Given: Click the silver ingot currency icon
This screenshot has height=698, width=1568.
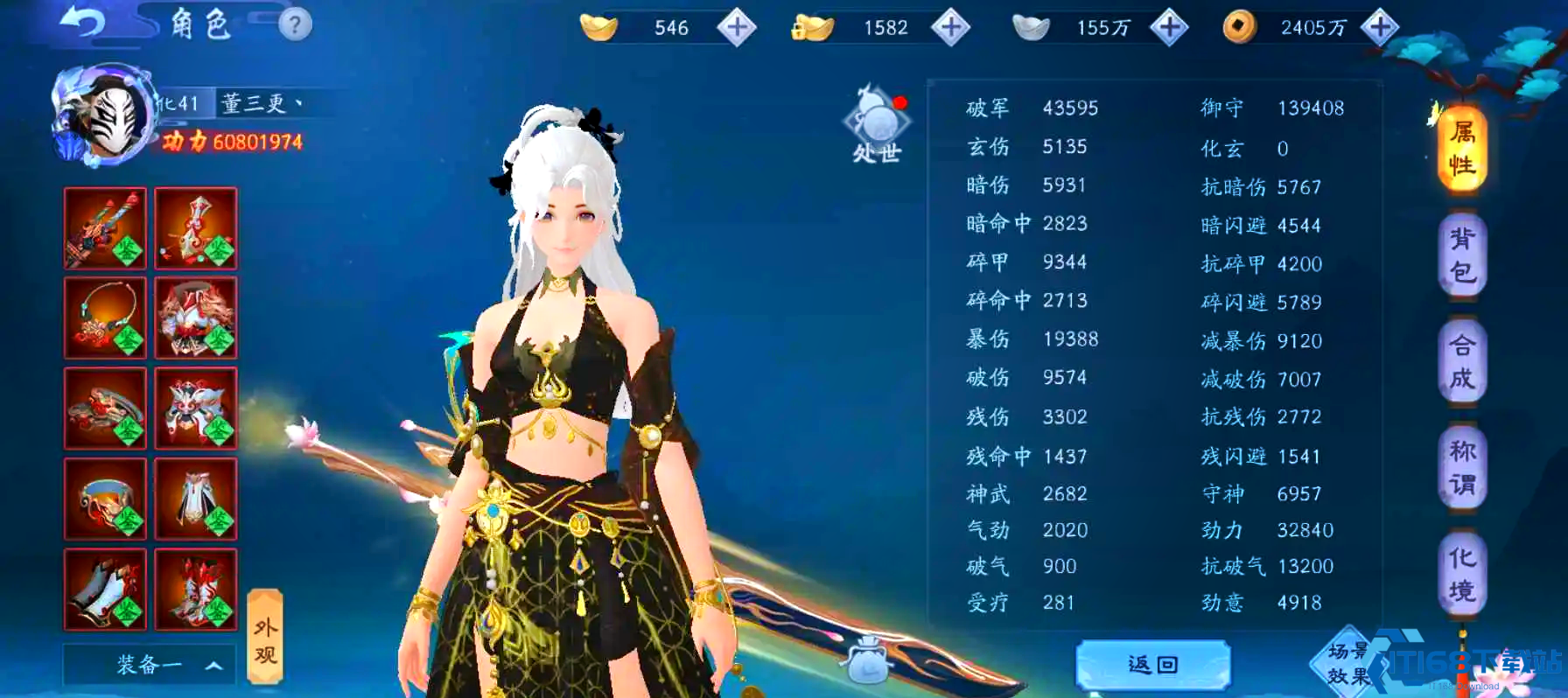Looking at the screenshot, I should click(x=1032, y=27).
